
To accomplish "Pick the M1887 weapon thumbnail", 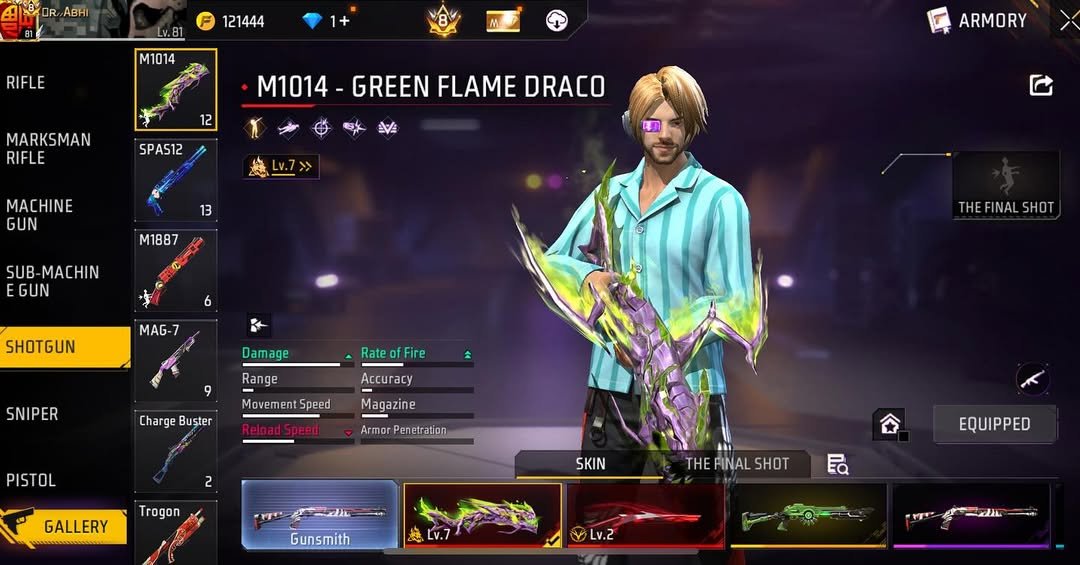I will pos(175,270).
